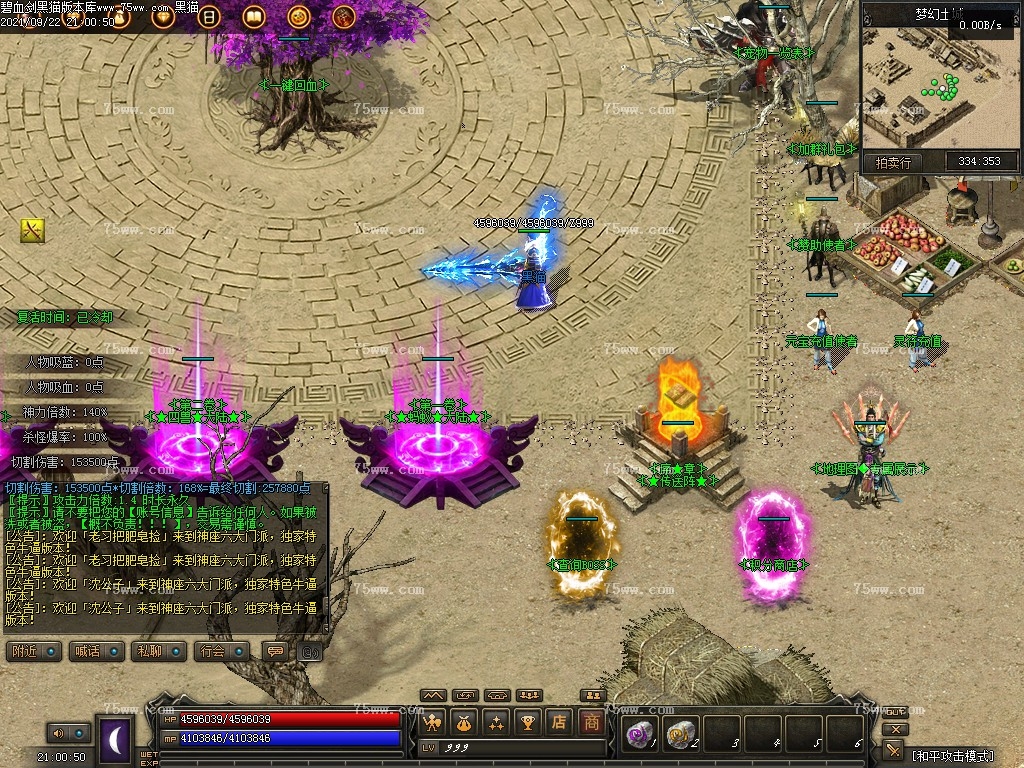Click the speech bubble chat button

click(273, 651)
